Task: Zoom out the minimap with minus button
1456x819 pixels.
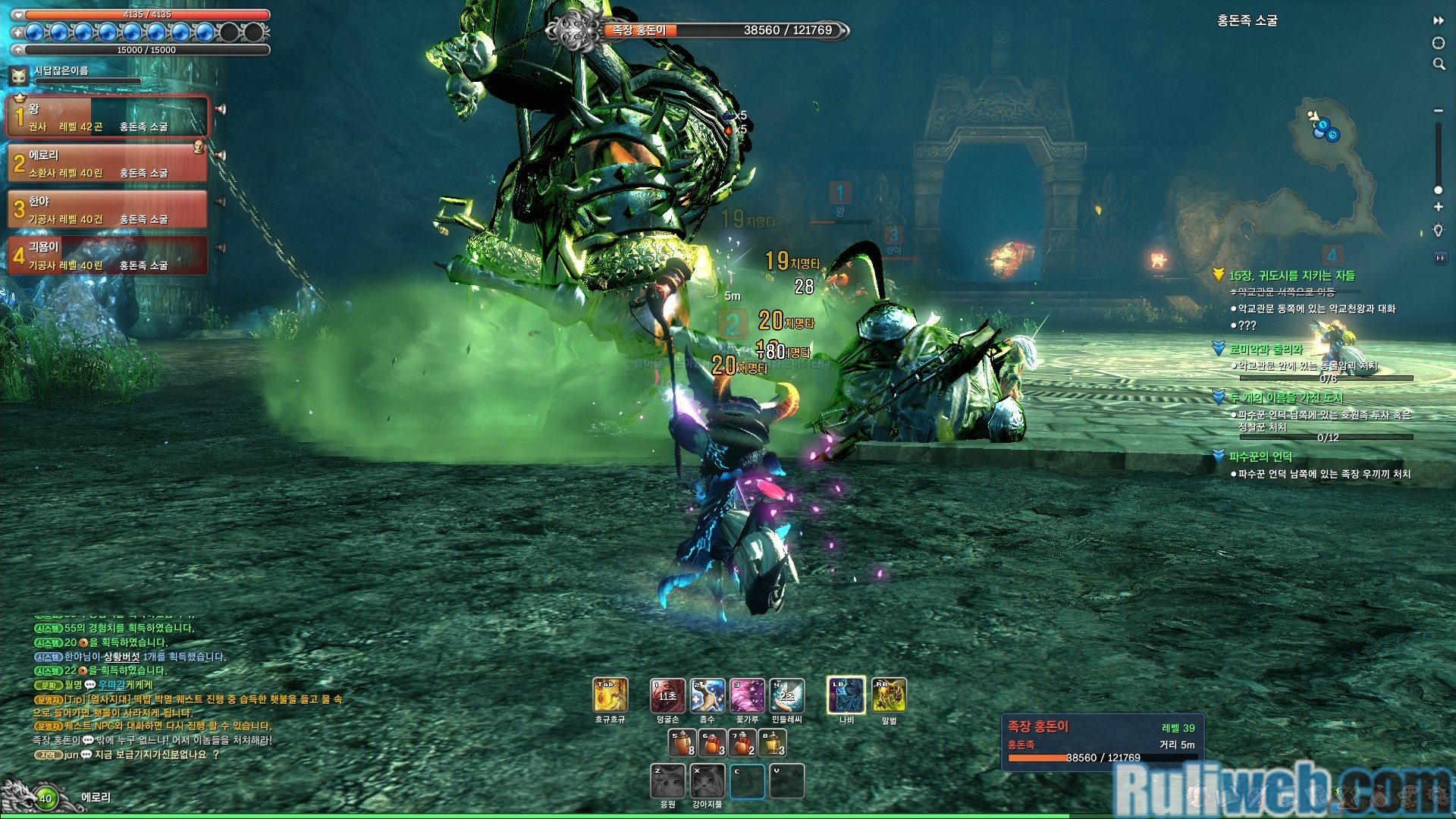Action: click(x=1438, y=111)
